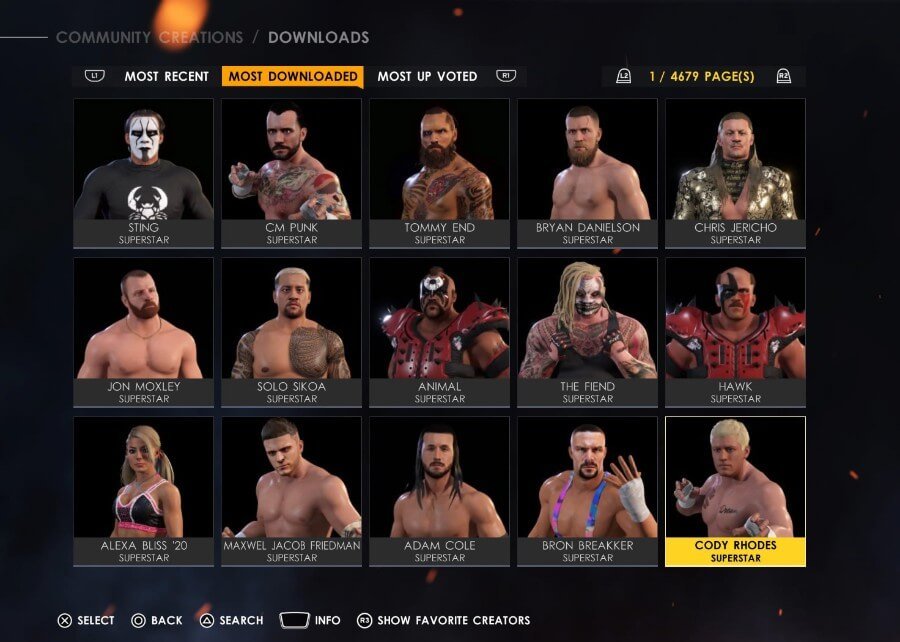Open the Adam Cole superstar tile

(x=440, y=491)
